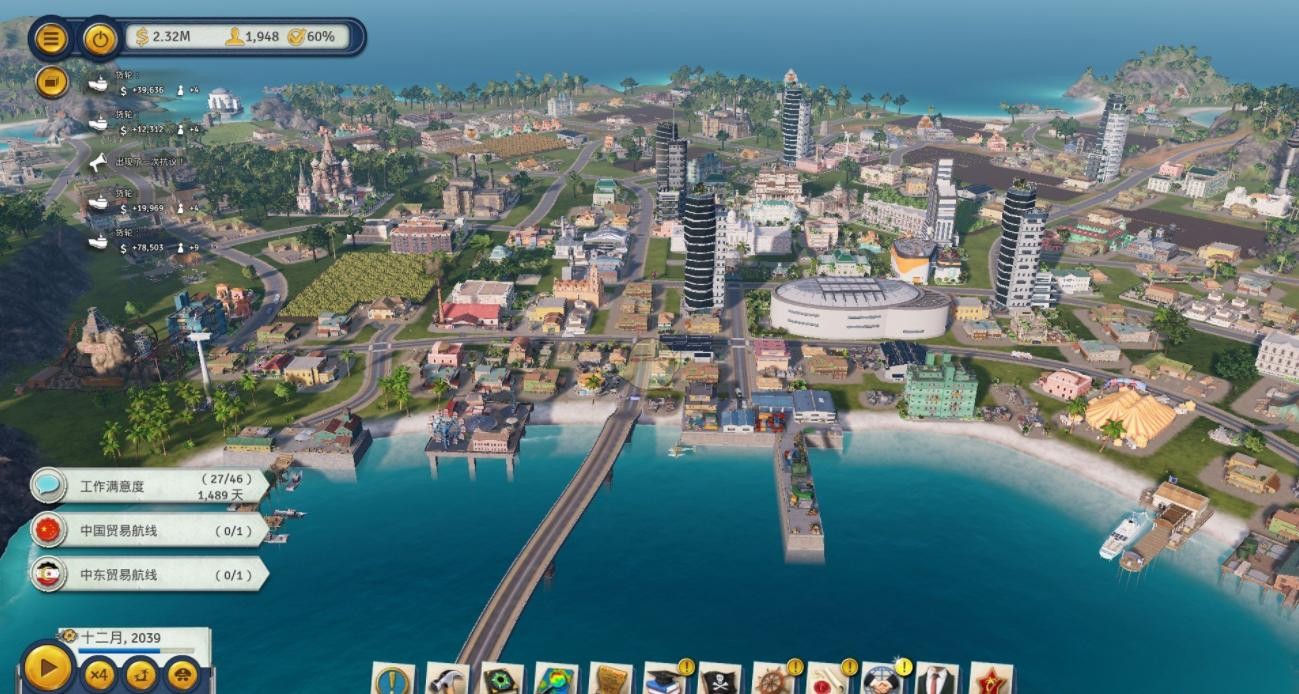This screenshot has height=694, width=1299.
Task: Open the red star button
Action: (x=990, y=680)
